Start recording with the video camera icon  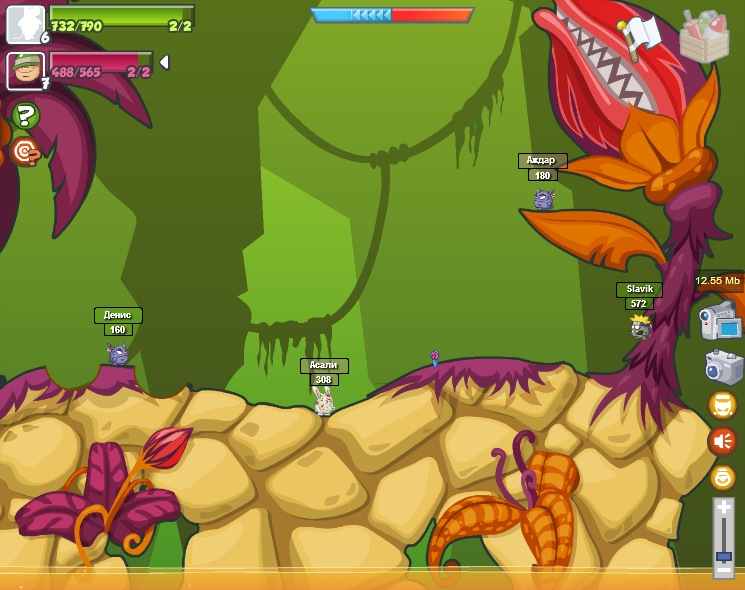[x=720, y=322]
